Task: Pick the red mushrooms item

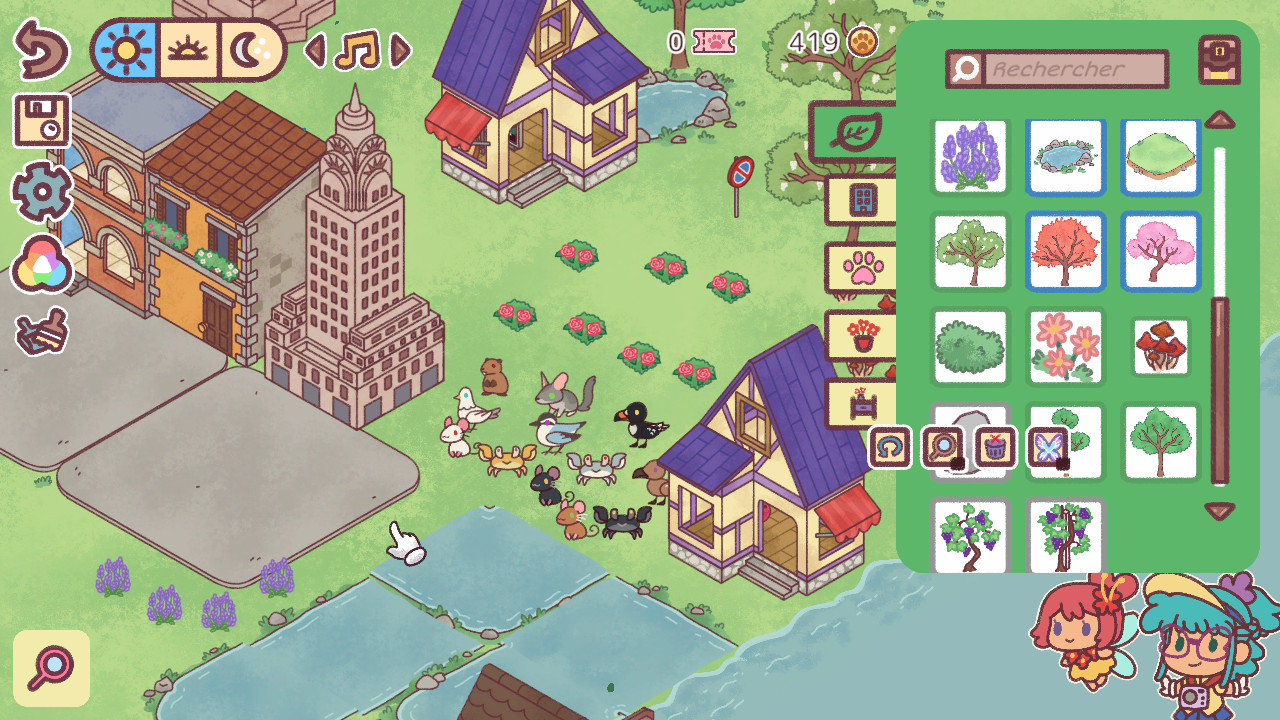Action: [1160, 346]
